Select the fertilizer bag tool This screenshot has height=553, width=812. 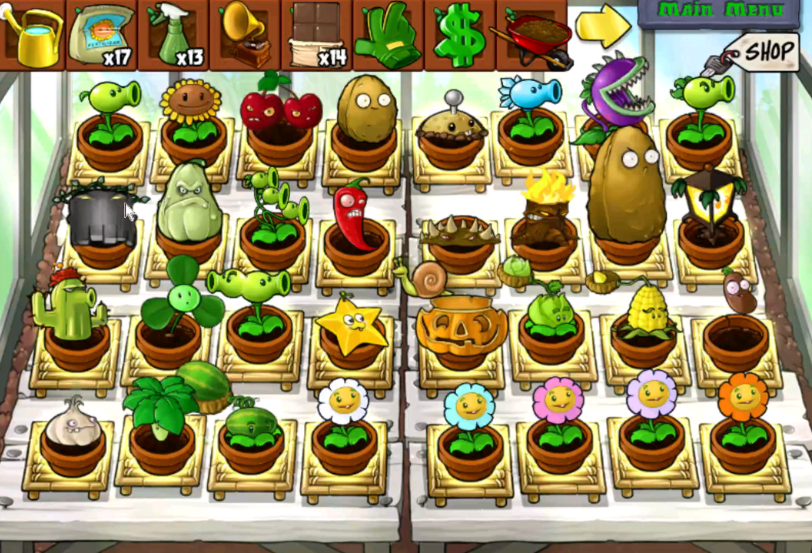pos(102,35)
